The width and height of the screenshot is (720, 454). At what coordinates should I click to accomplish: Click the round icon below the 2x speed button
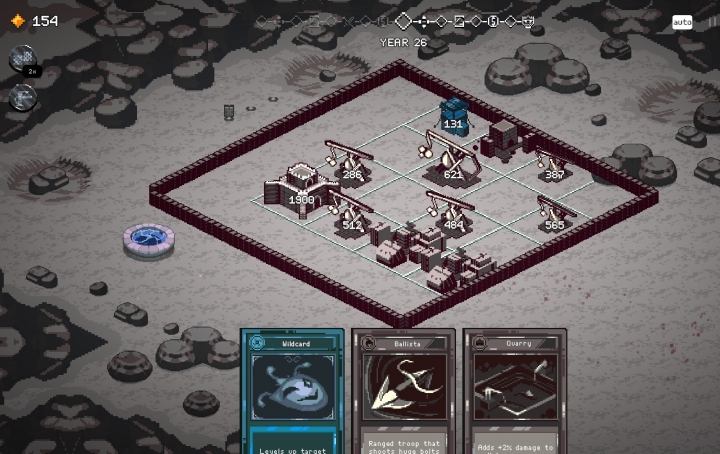22,97
